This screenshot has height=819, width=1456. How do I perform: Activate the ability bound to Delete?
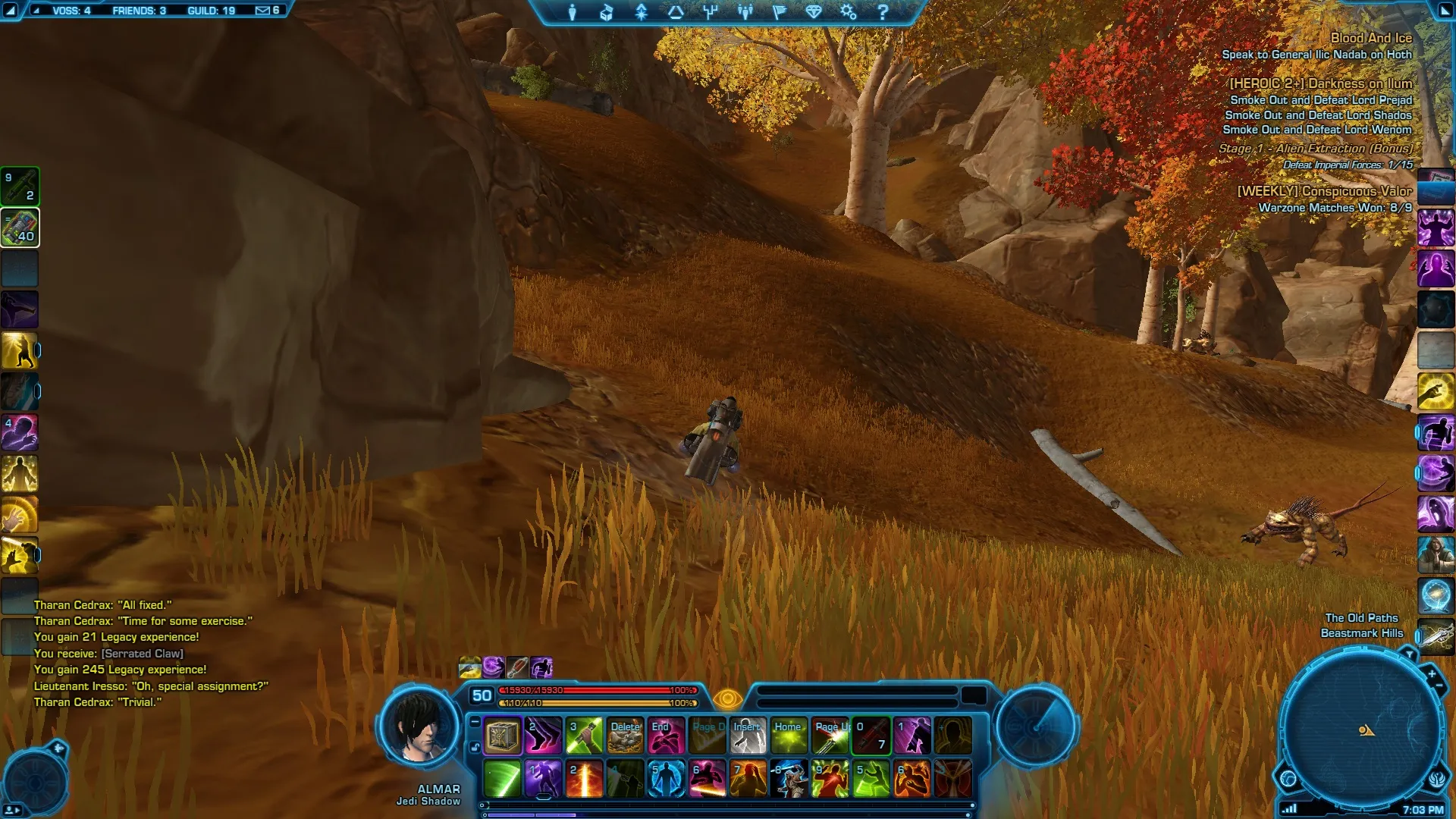[626, 736]
